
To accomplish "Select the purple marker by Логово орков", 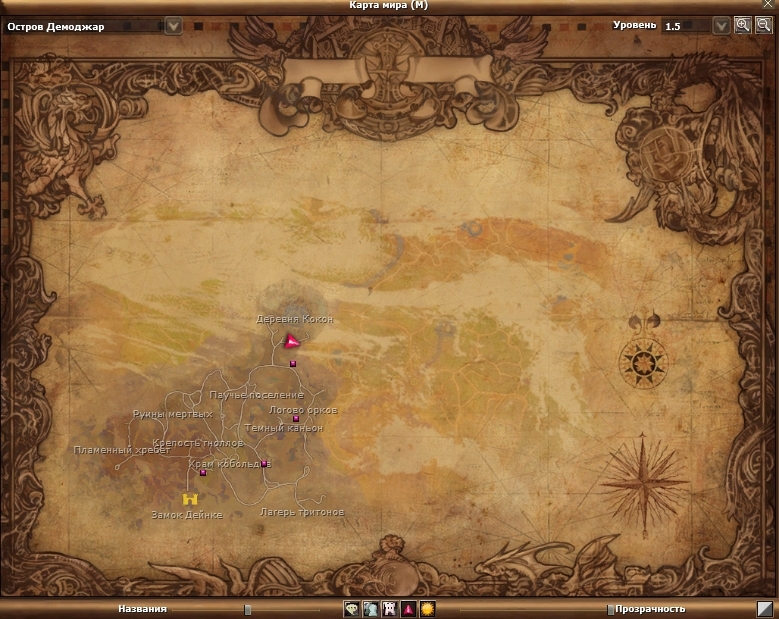I will [x=296, y=419].
